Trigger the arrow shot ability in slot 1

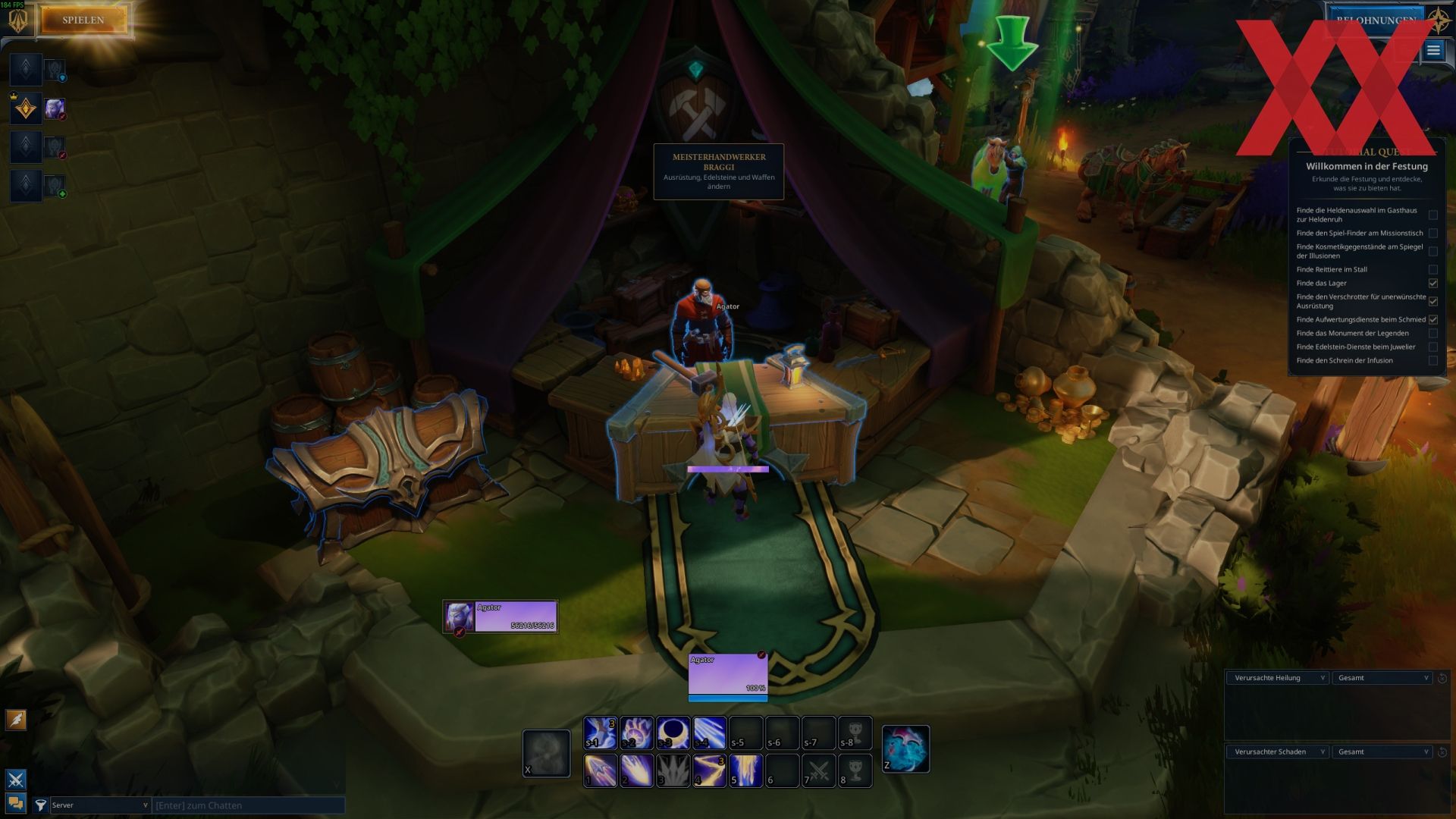point(600,770)
